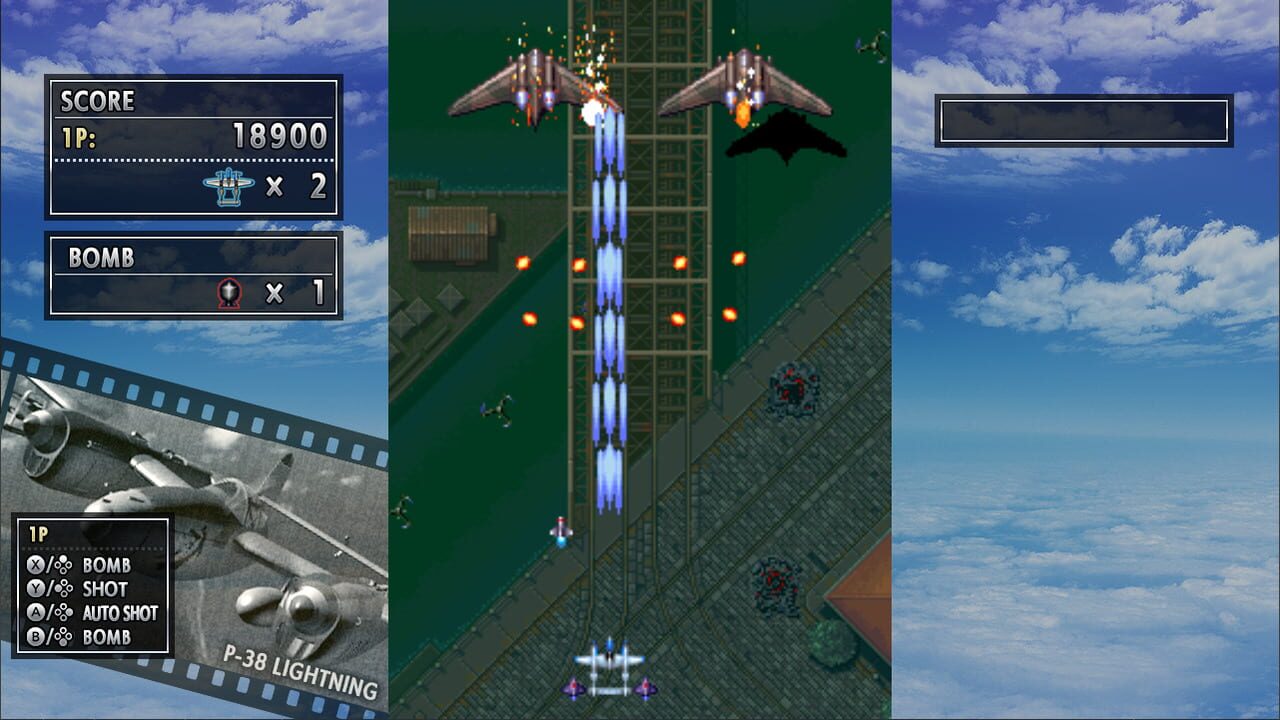Viewport: 1280px width, 720px height.
Task: Click the d-pad clover icon beside AUTO SHOT
Action: click(x=64, y=611)
